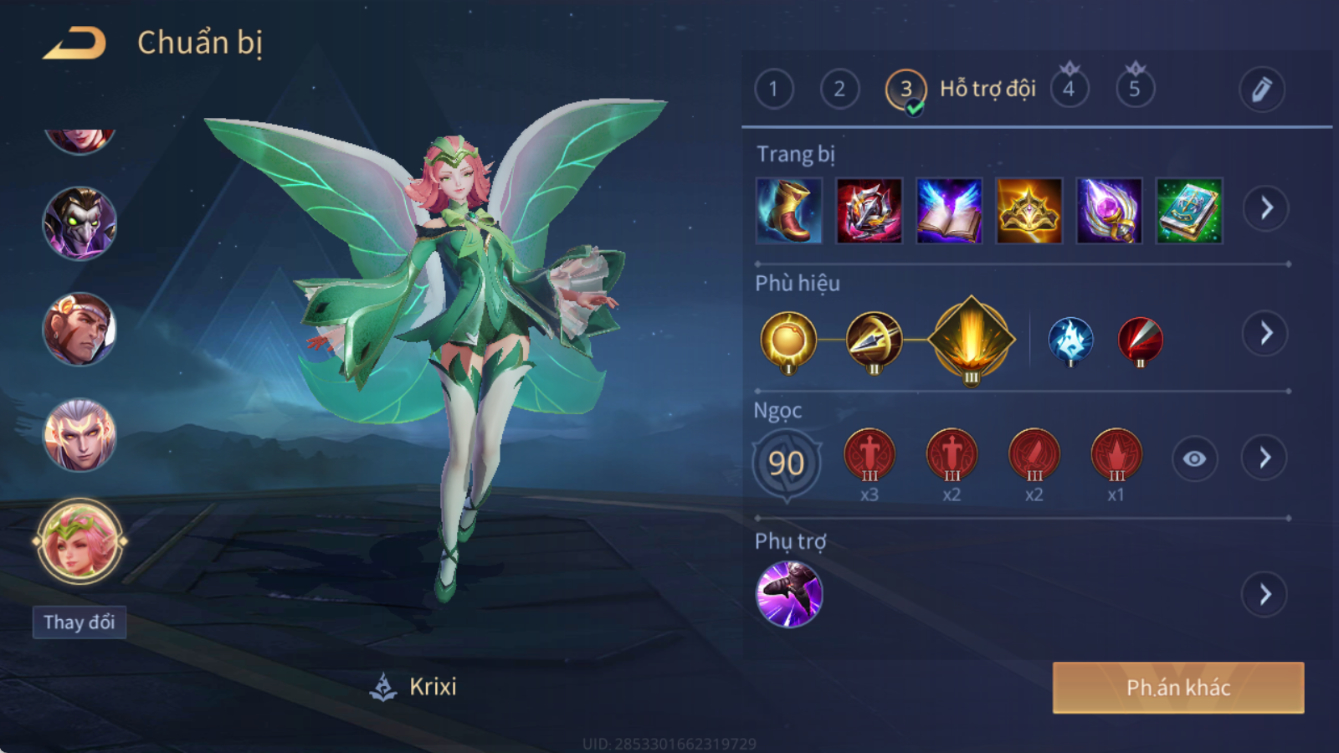This screenshot has height=753, width=1339.
Task: Select the glowing winged book item
Action: [949, 211]
